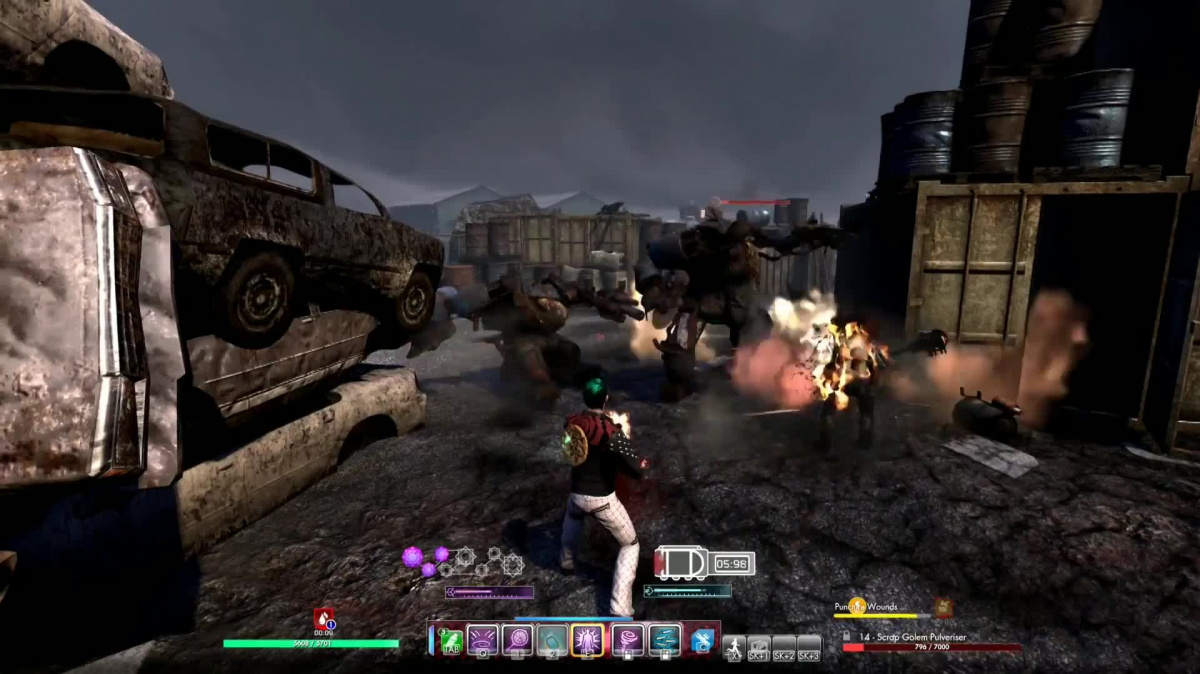The width and height of the screenshot is (1200, 674).
Task: Activate the glowing human figure ability
Action: pyautogui.click(x=587, y=640)
